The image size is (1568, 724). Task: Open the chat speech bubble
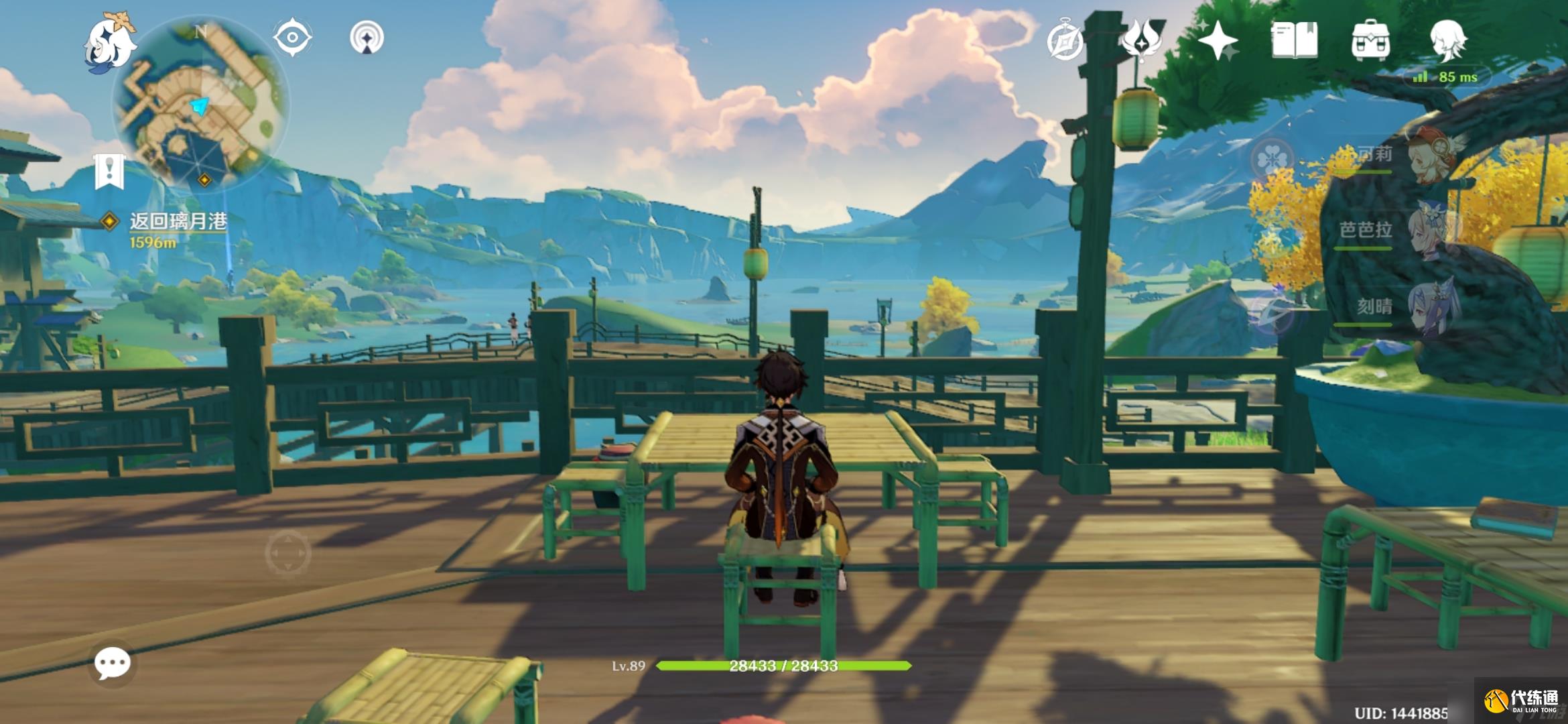click(113, 664)
